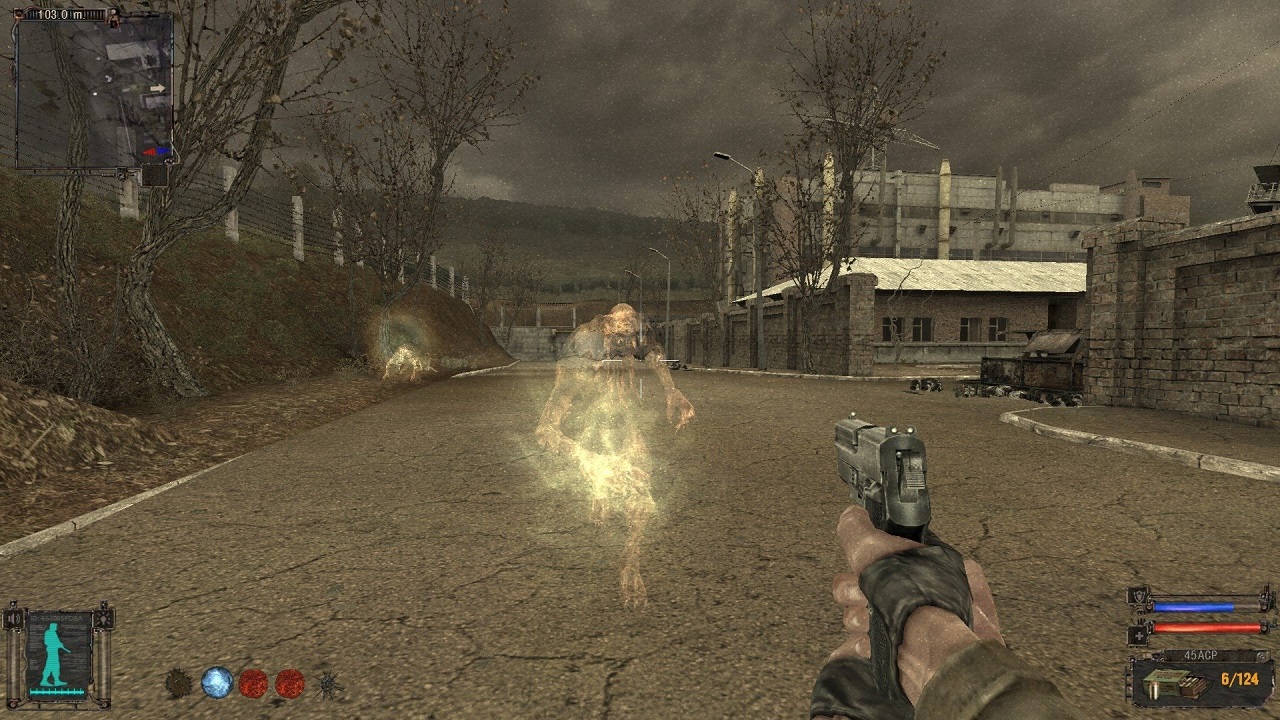Click the ammo box thumbnail in the ammo panel
Image resolution: width=1280 pixels, height=720 pixels.
(x=1176, y=683)
